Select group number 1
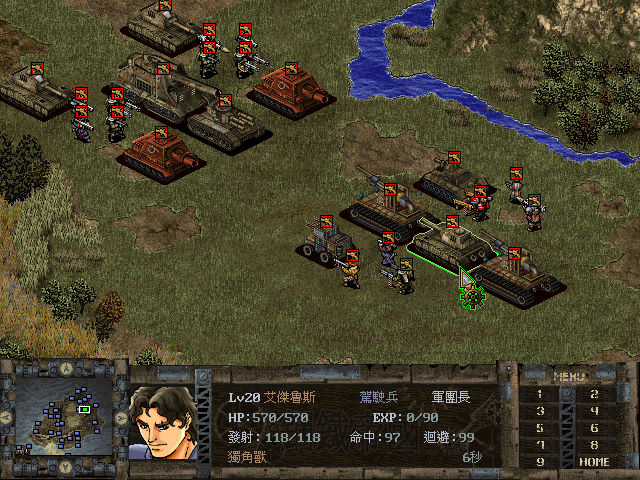The image size is (640, 480). [x=541, y=395]
